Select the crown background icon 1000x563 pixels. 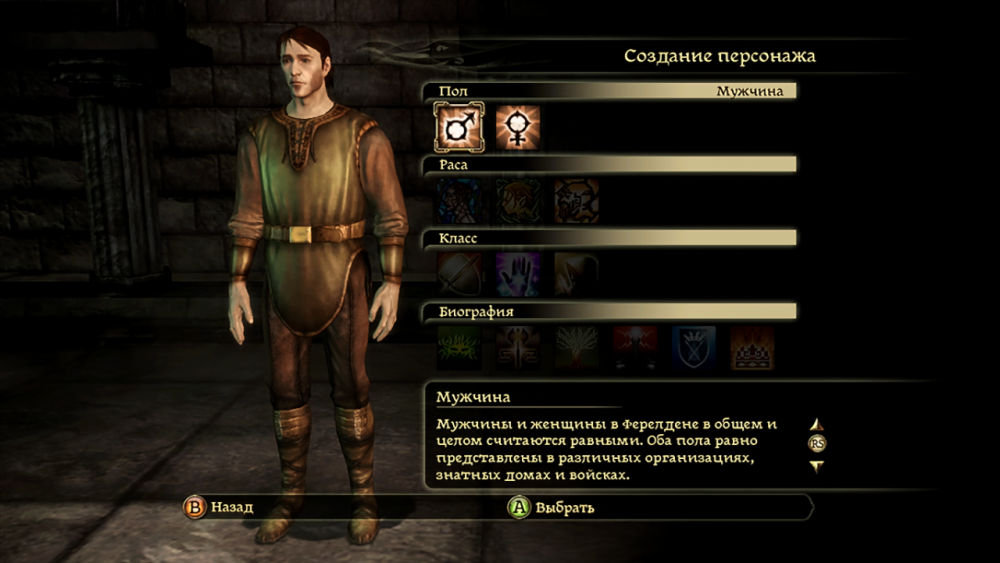751,348
